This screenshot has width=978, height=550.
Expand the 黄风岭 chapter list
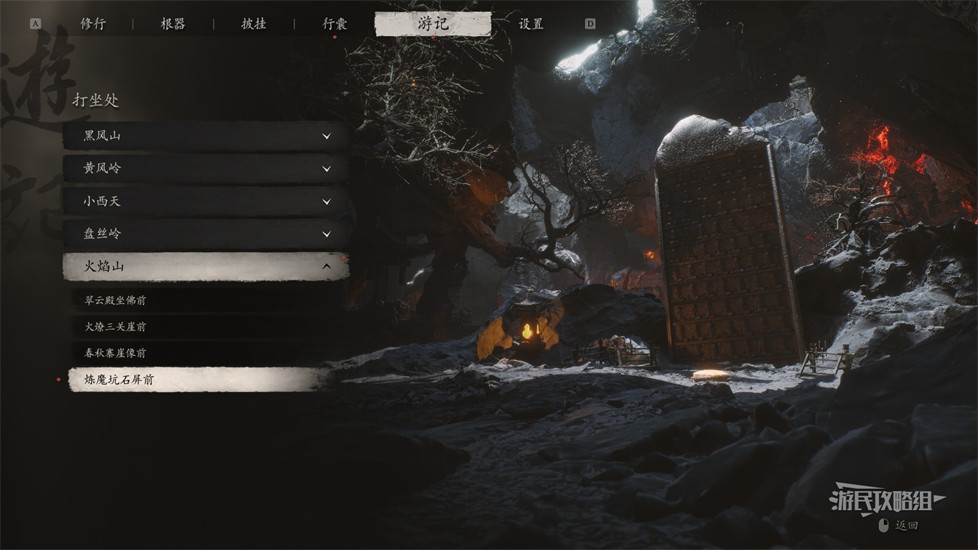(205, 168)
